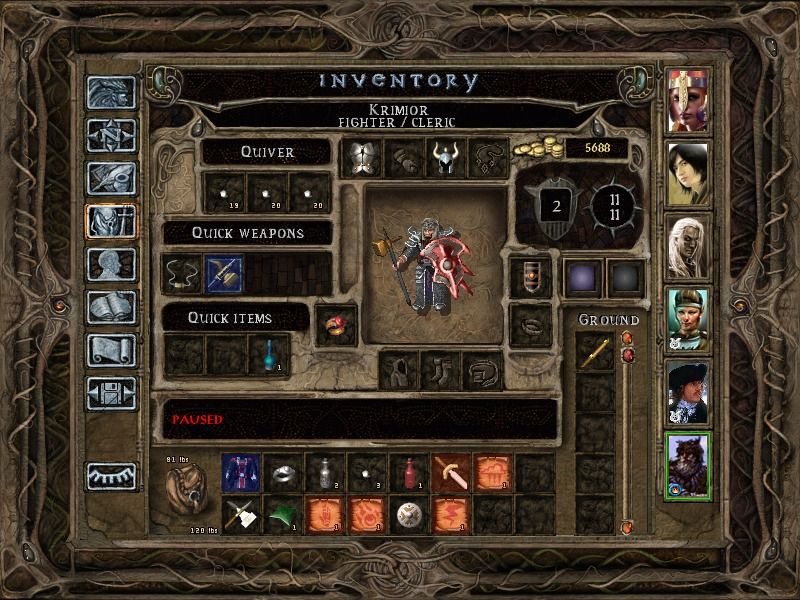Select the red potion bottle in the backpack
The image size is (800, 600).
[x=408, y=473]
